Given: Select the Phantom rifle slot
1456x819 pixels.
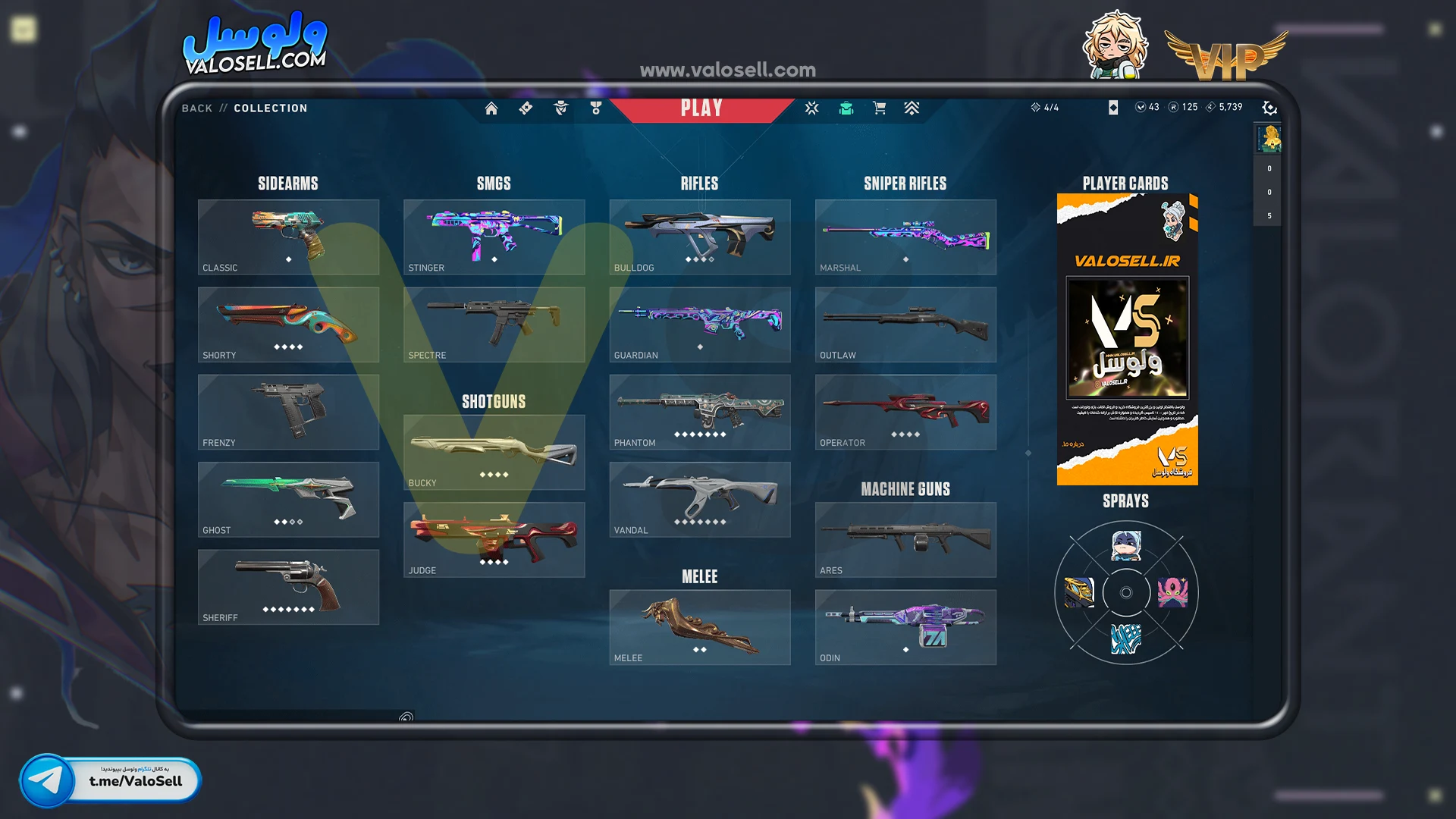Looking at the screenshot, I should (x=699, y=412).
